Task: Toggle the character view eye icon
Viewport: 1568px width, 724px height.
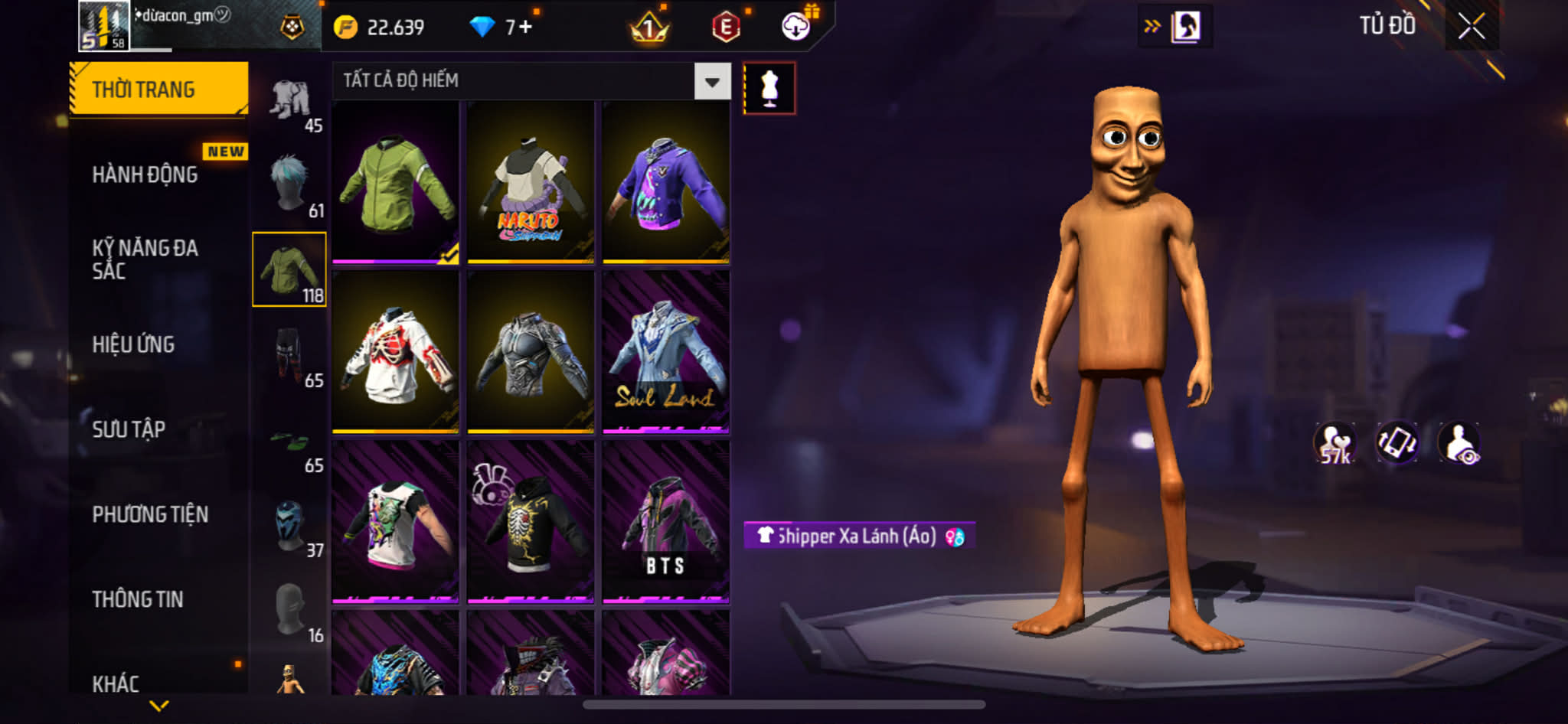Action: [1459, 443]
